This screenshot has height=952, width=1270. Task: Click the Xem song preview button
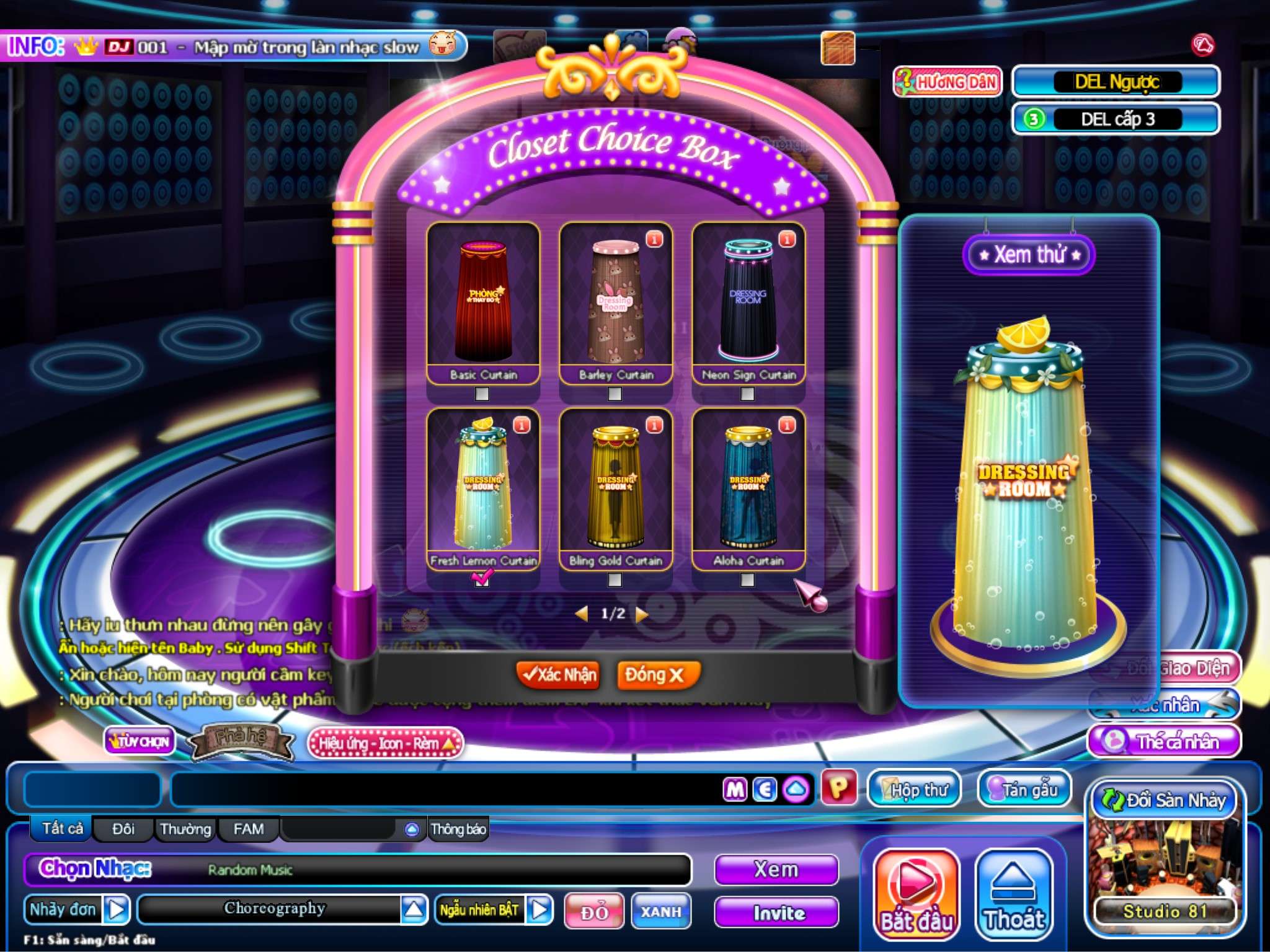(777, 870)
